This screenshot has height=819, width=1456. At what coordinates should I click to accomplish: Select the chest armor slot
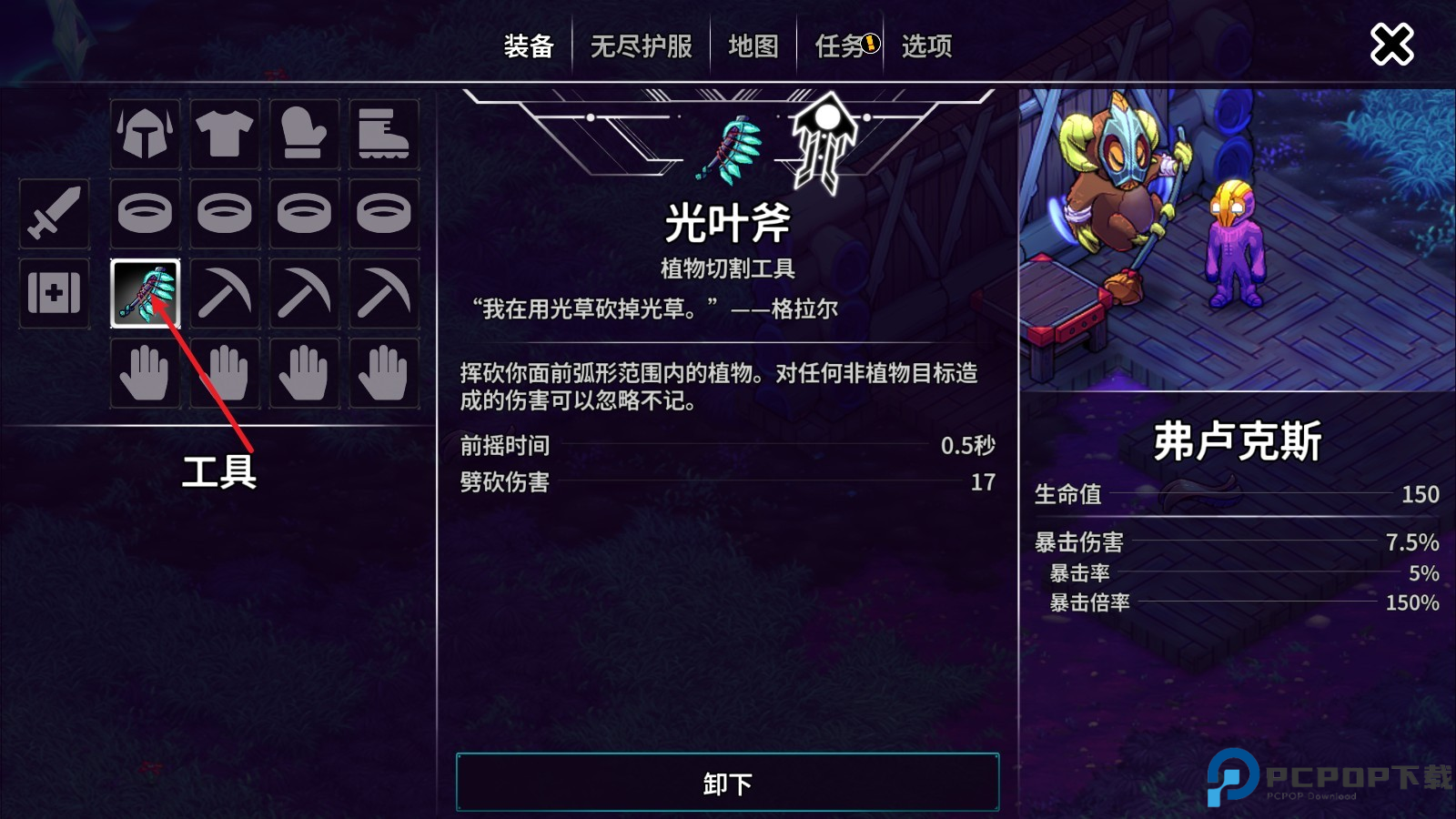click(225, 135)
